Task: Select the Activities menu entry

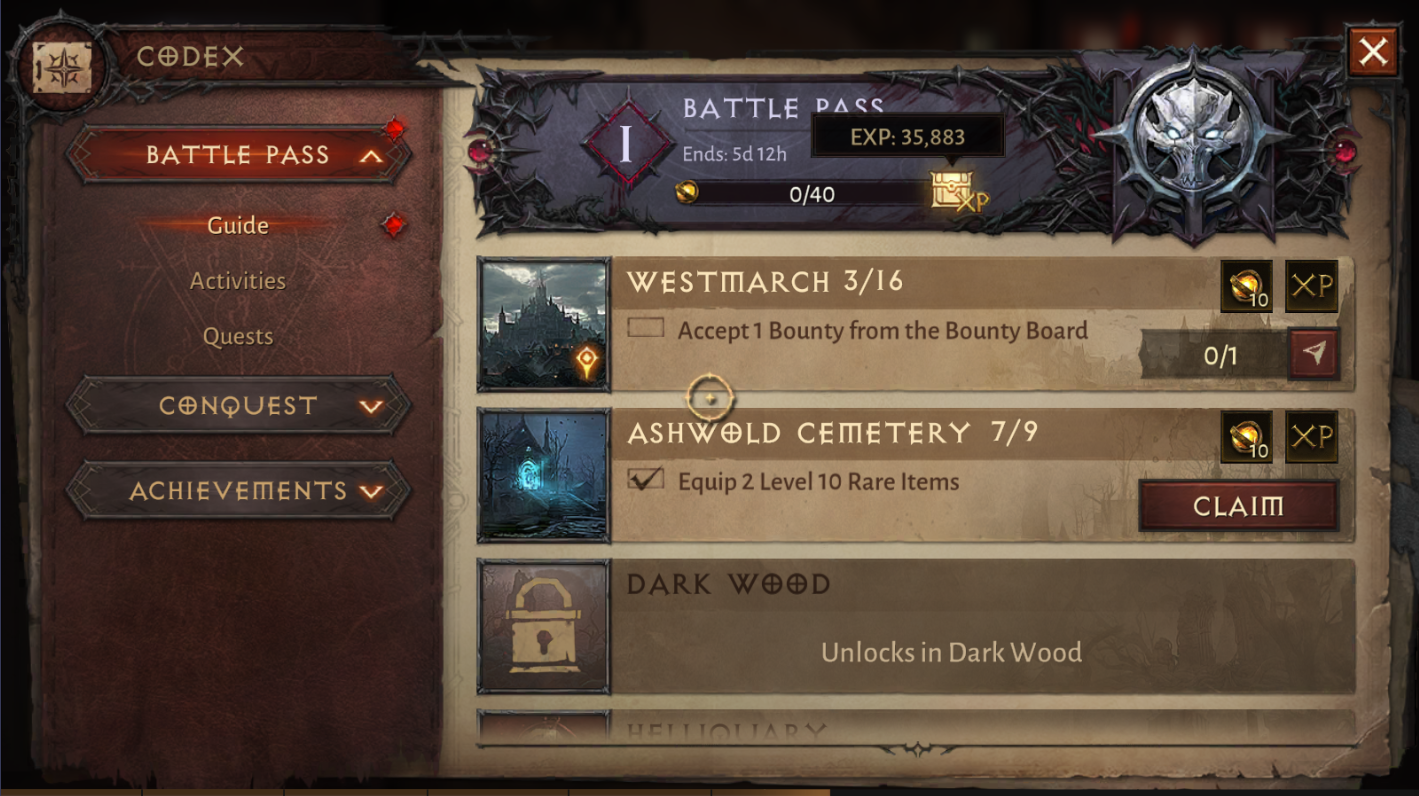Action: pyautogui.click(x=237, y=281)
